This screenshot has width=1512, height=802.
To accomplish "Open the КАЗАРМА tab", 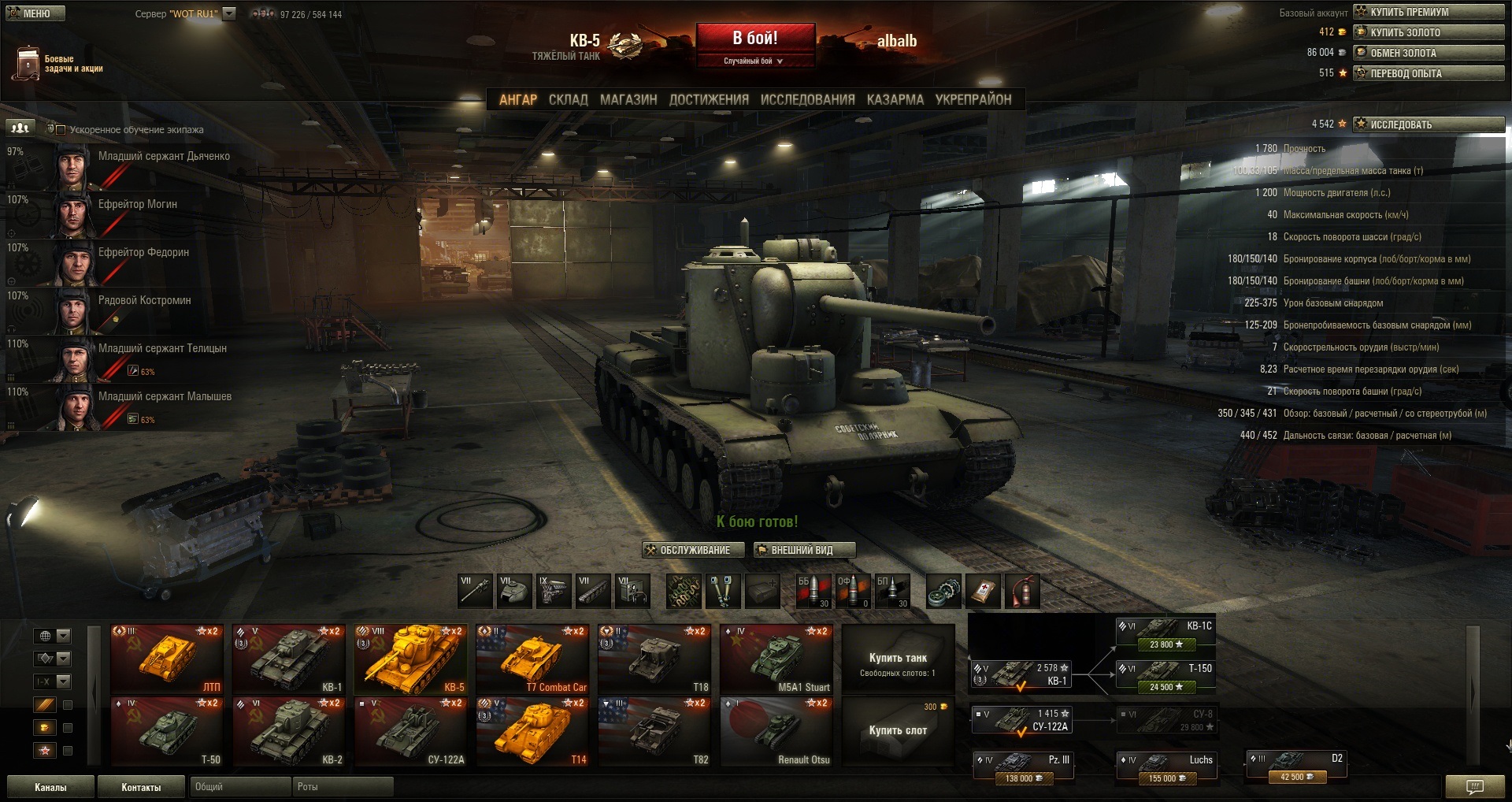I will [895, 100].
